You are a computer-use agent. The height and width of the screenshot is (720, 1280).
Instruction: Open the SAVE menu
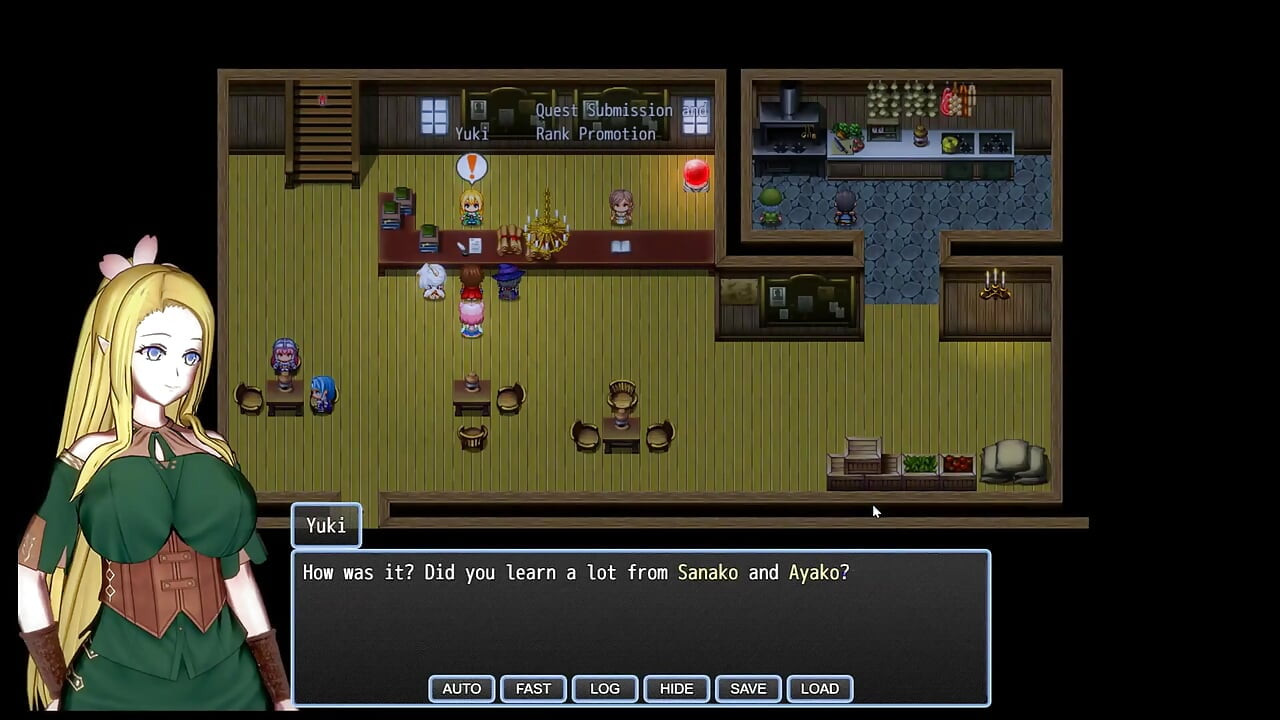point(748,688)
